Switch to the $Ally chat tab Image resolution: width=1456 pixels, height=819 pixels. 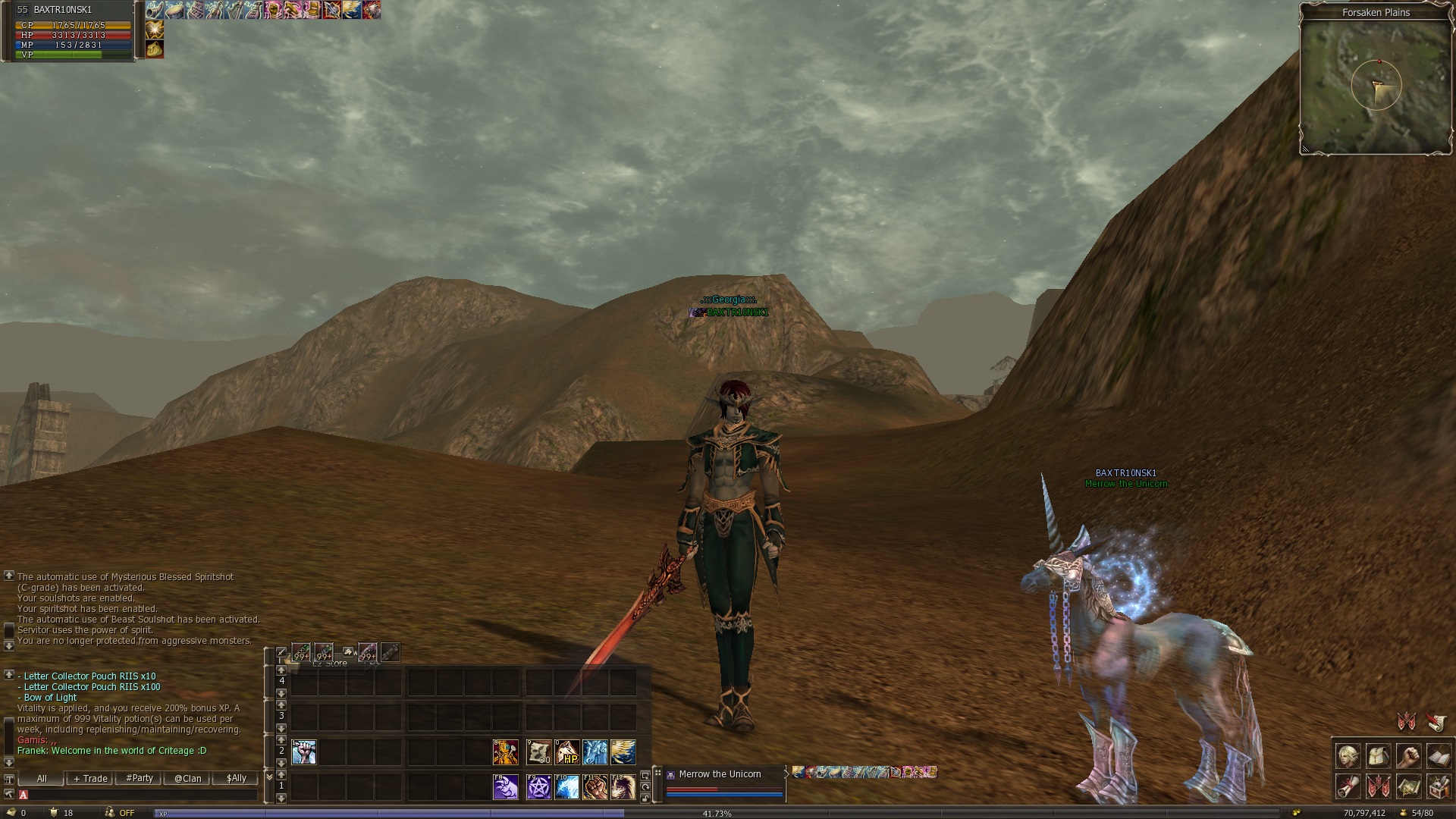[x=237, y=779]
